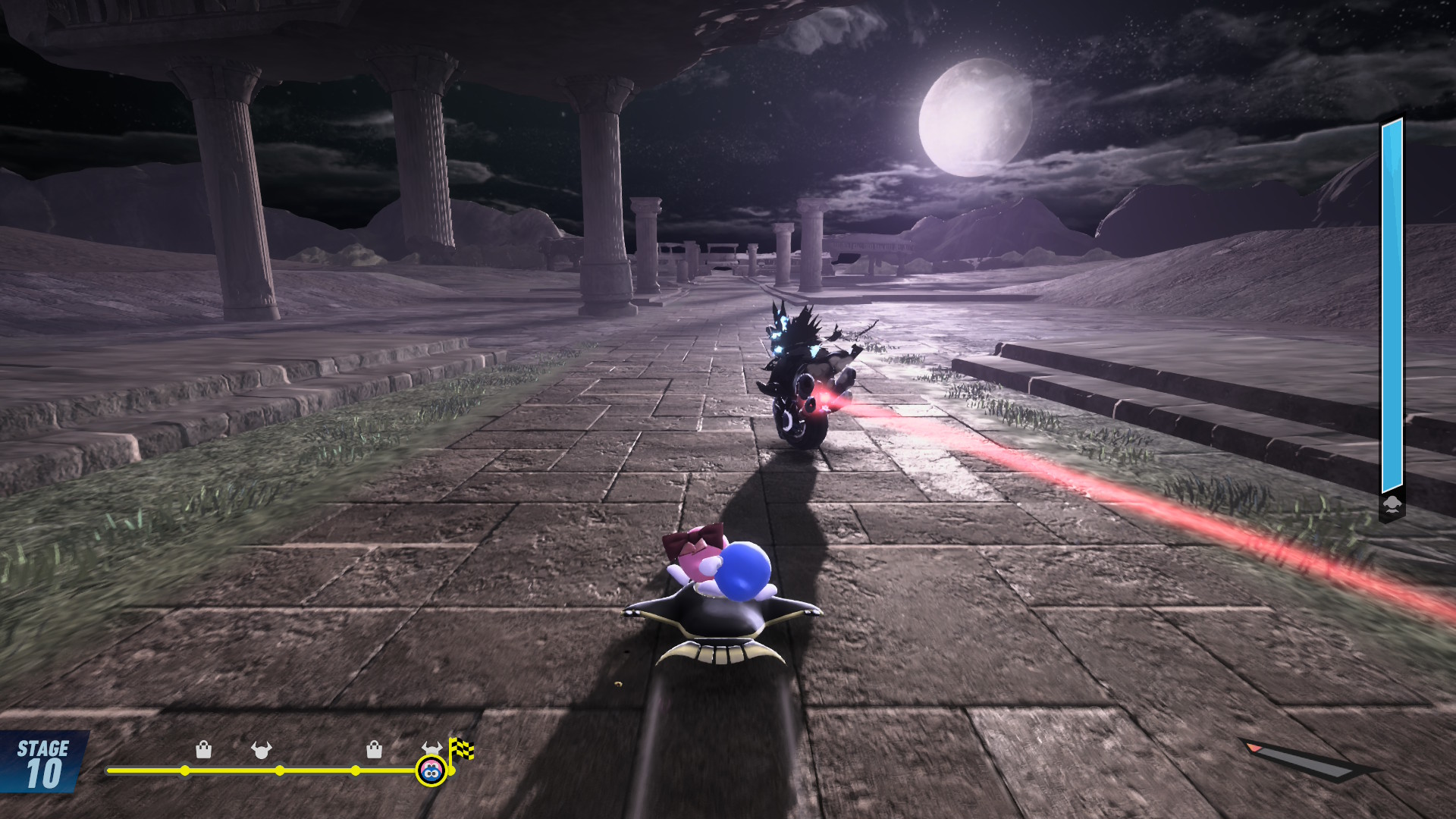1456x819 pixels.
Task: Select the horned boss icon beside the finish flag
Action: click(x=431, y=748)
